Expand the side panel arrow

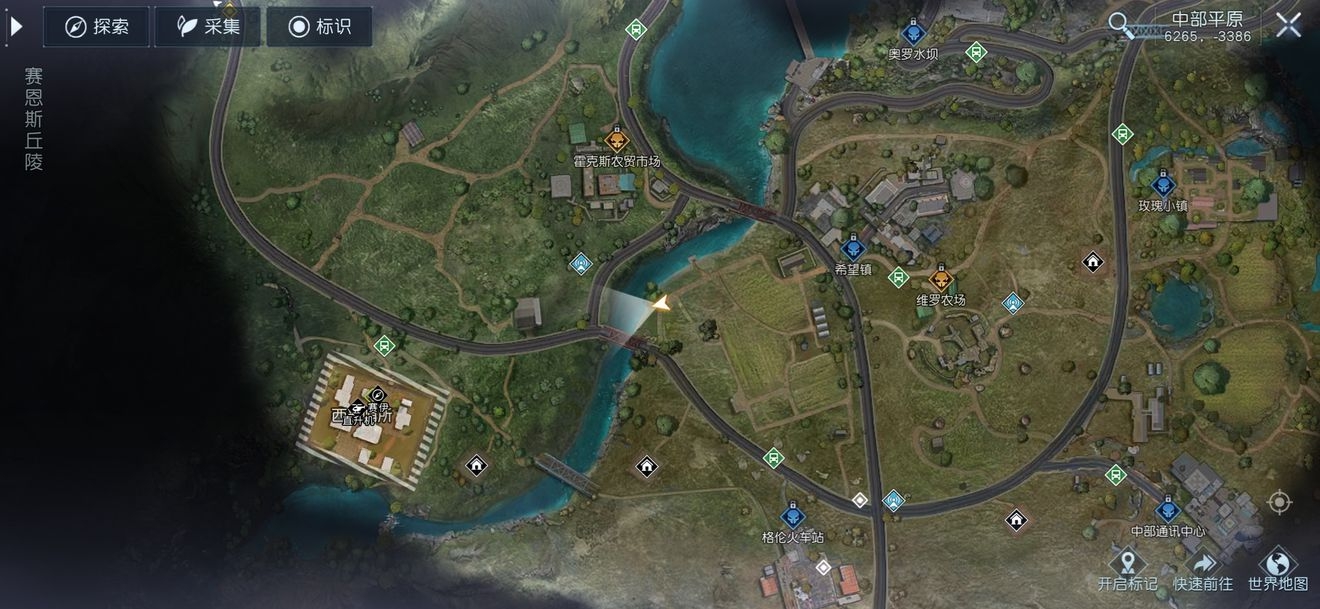16,27
